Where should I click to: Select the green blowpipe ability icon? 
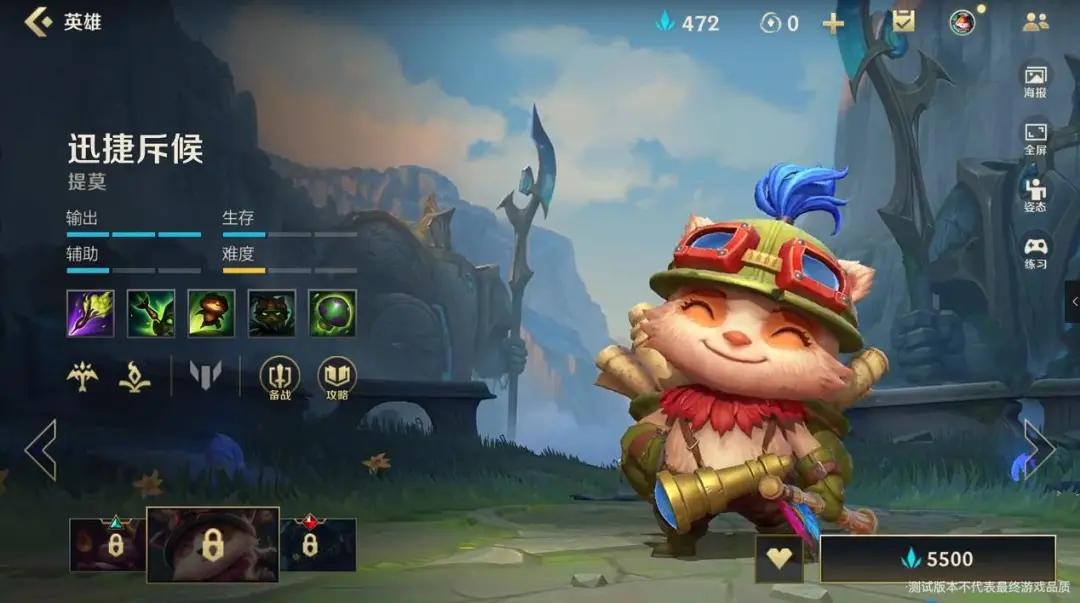pos(151,313)
